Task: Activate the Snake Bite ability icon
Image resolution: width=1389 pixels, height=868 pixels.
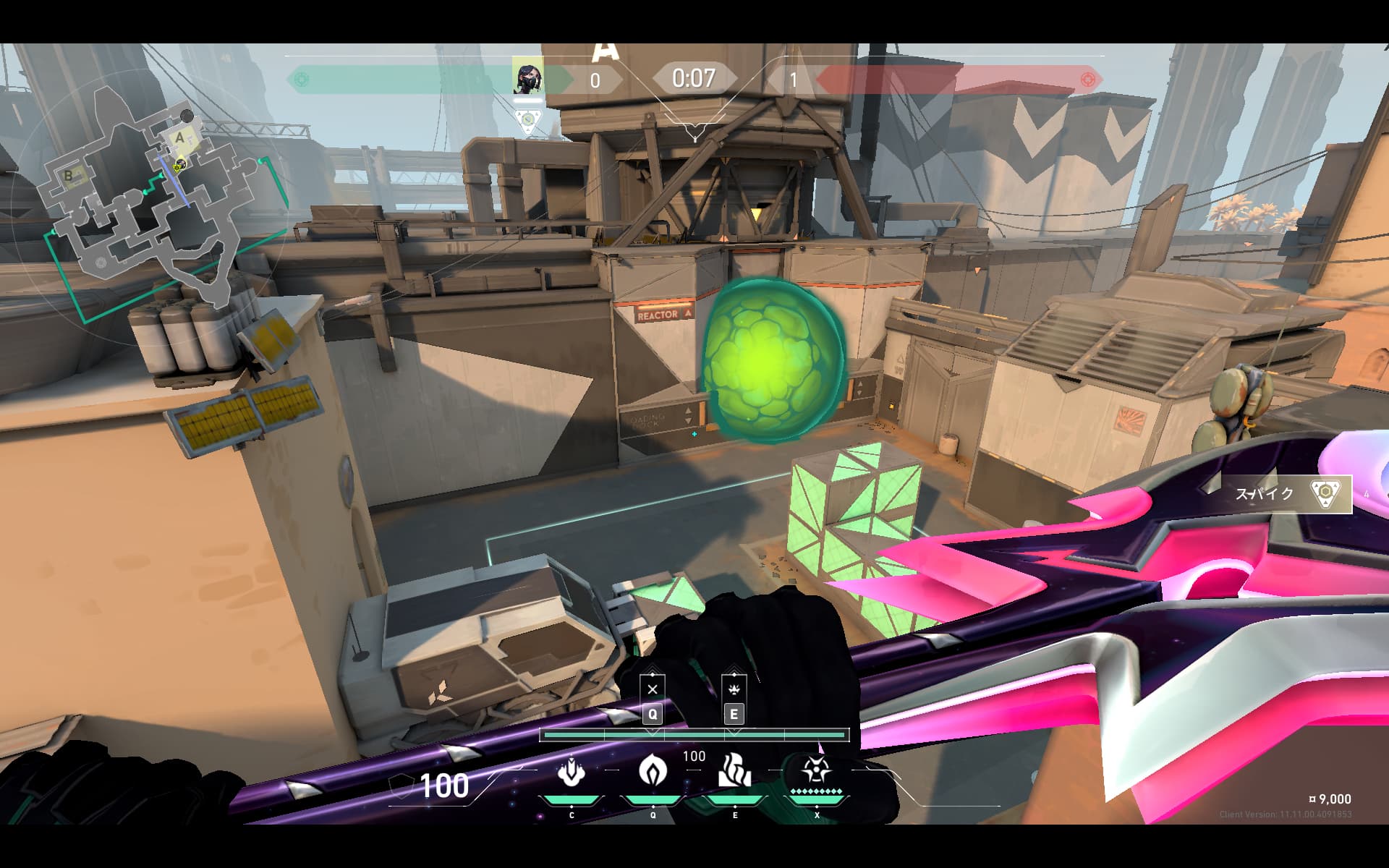Action: [571, 773]
